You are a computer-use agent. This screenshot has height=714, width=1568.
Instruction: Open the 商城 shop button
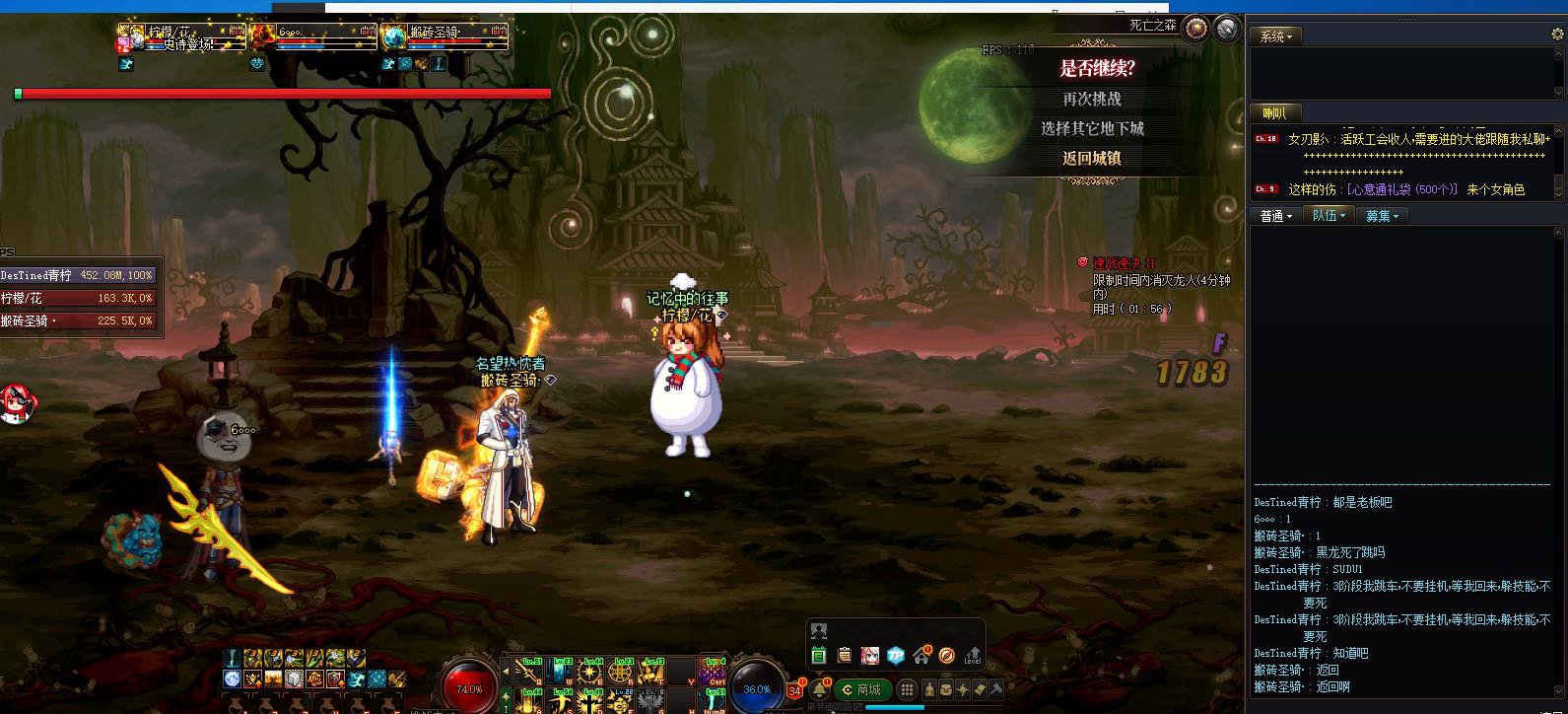(x=861, y=689)
